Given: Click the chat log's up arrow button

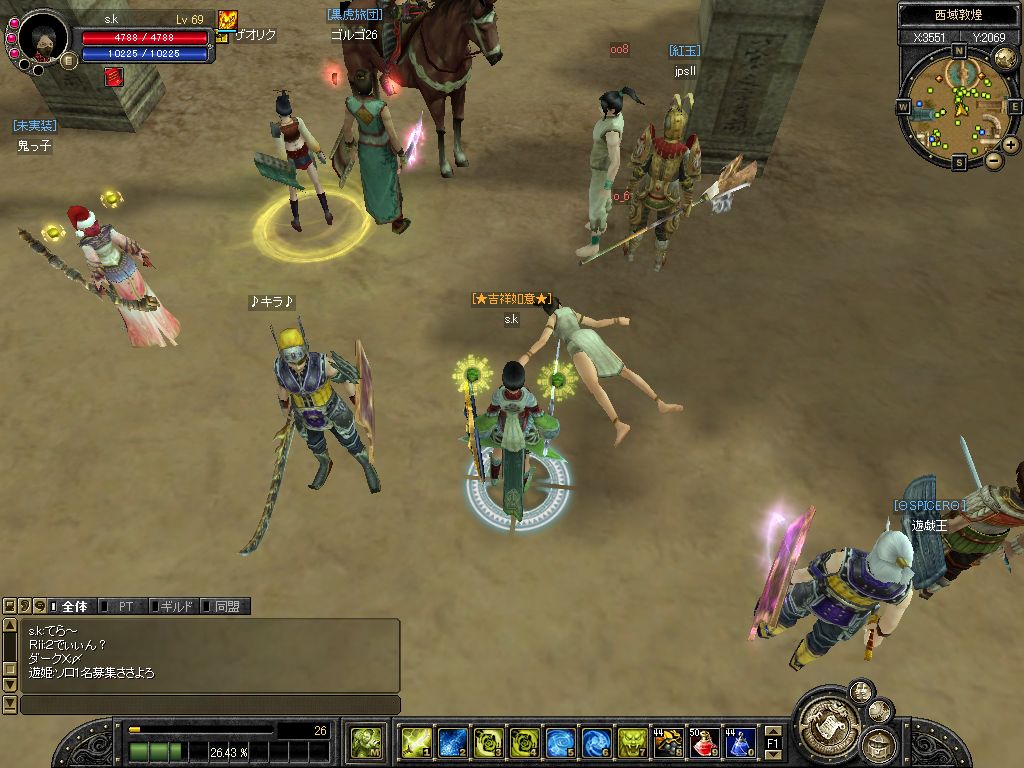Looking at the screenshot, I should tap(10, 626).
